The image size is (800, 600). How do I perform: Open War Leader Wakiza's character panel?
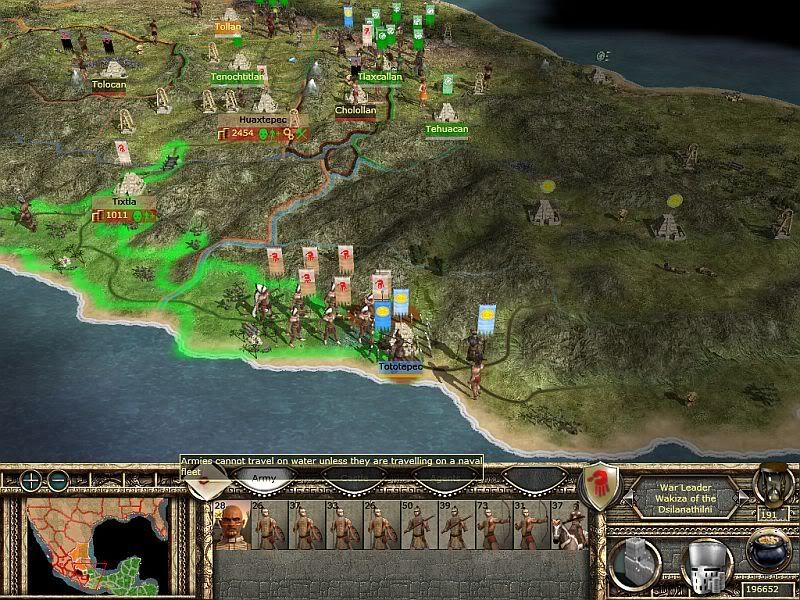click(x=686, y=491)
